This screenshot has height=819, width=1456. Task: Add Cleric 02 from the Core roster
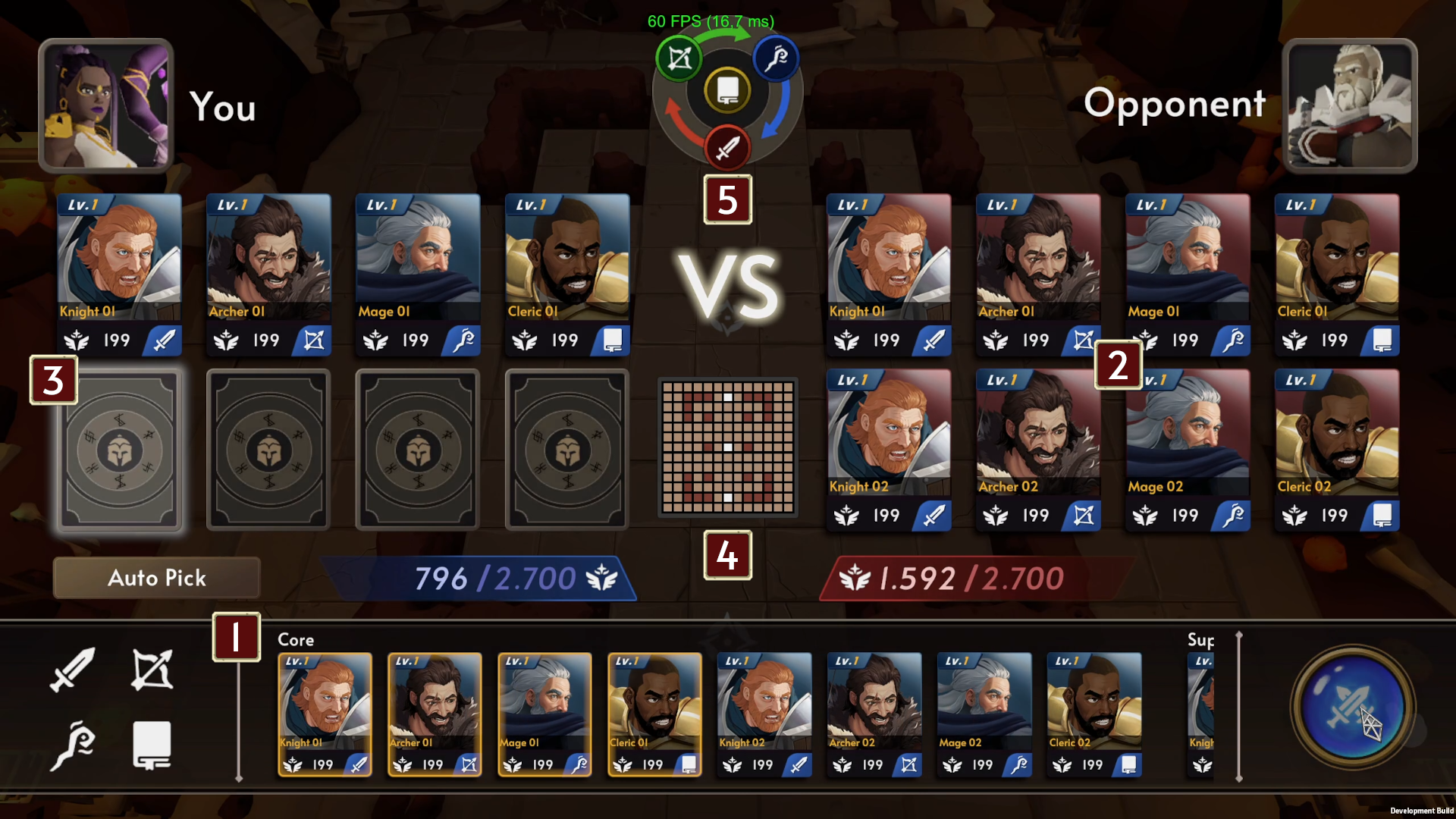coord(1094,714)
